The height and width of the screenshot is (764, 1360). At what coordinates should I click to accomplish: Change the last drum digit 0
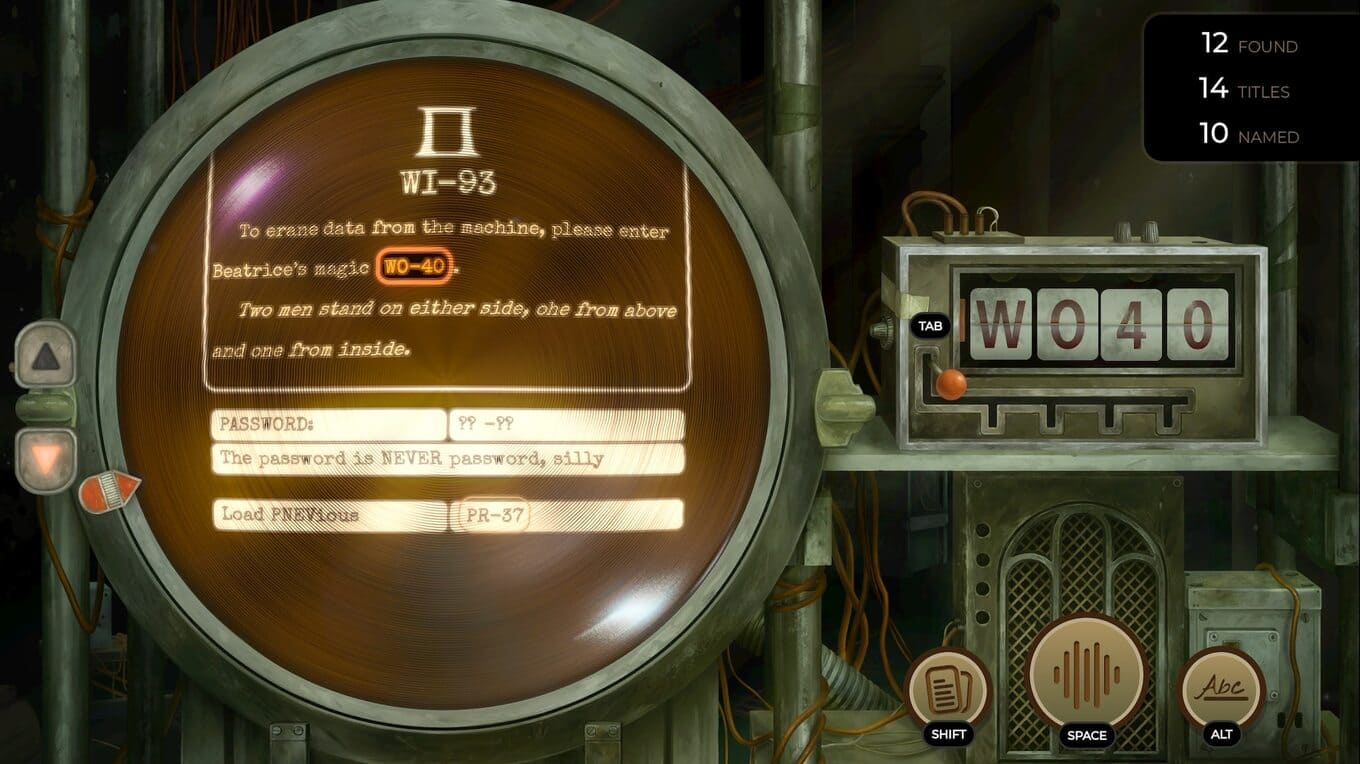(1196, 324)
